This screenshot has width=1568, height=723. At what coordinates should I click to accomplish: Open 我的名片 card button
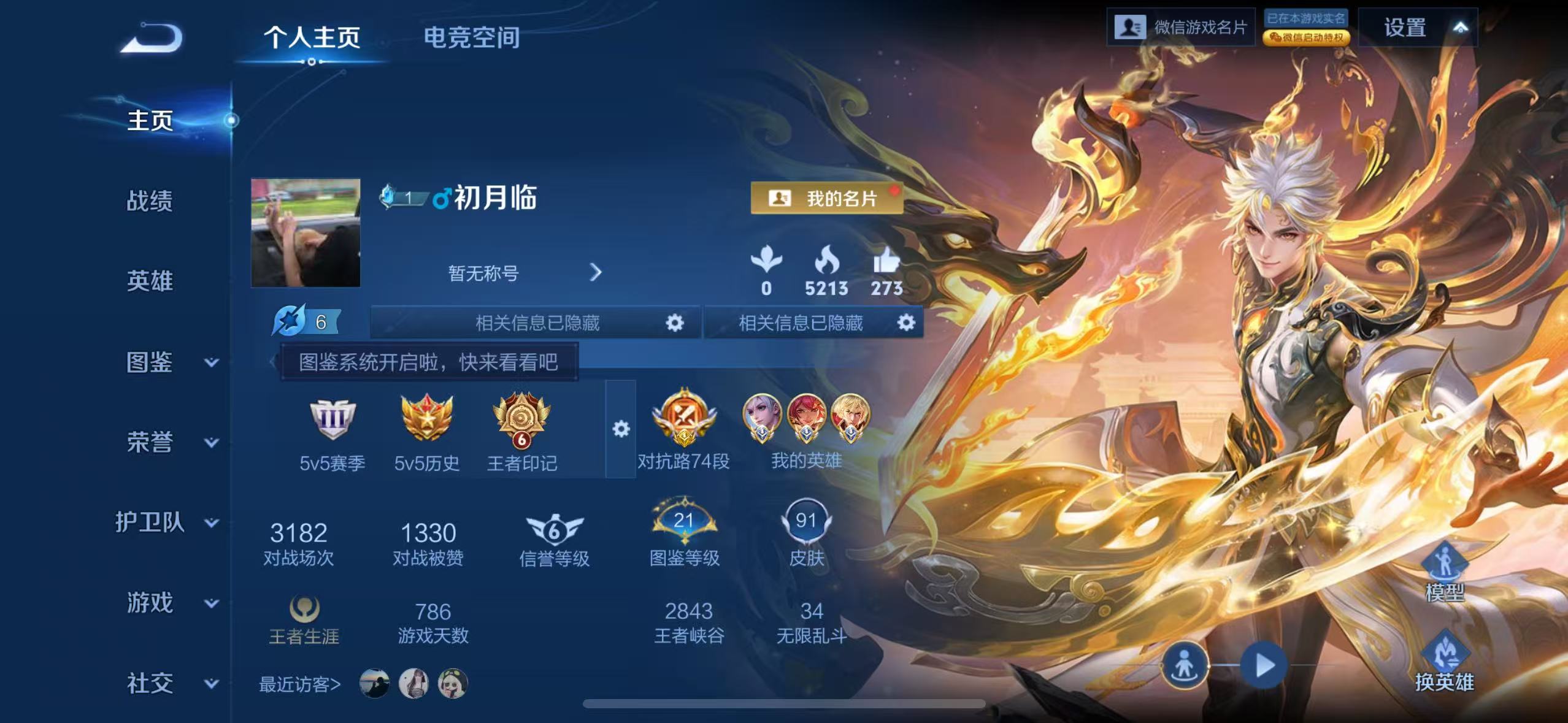coord(826,197)
